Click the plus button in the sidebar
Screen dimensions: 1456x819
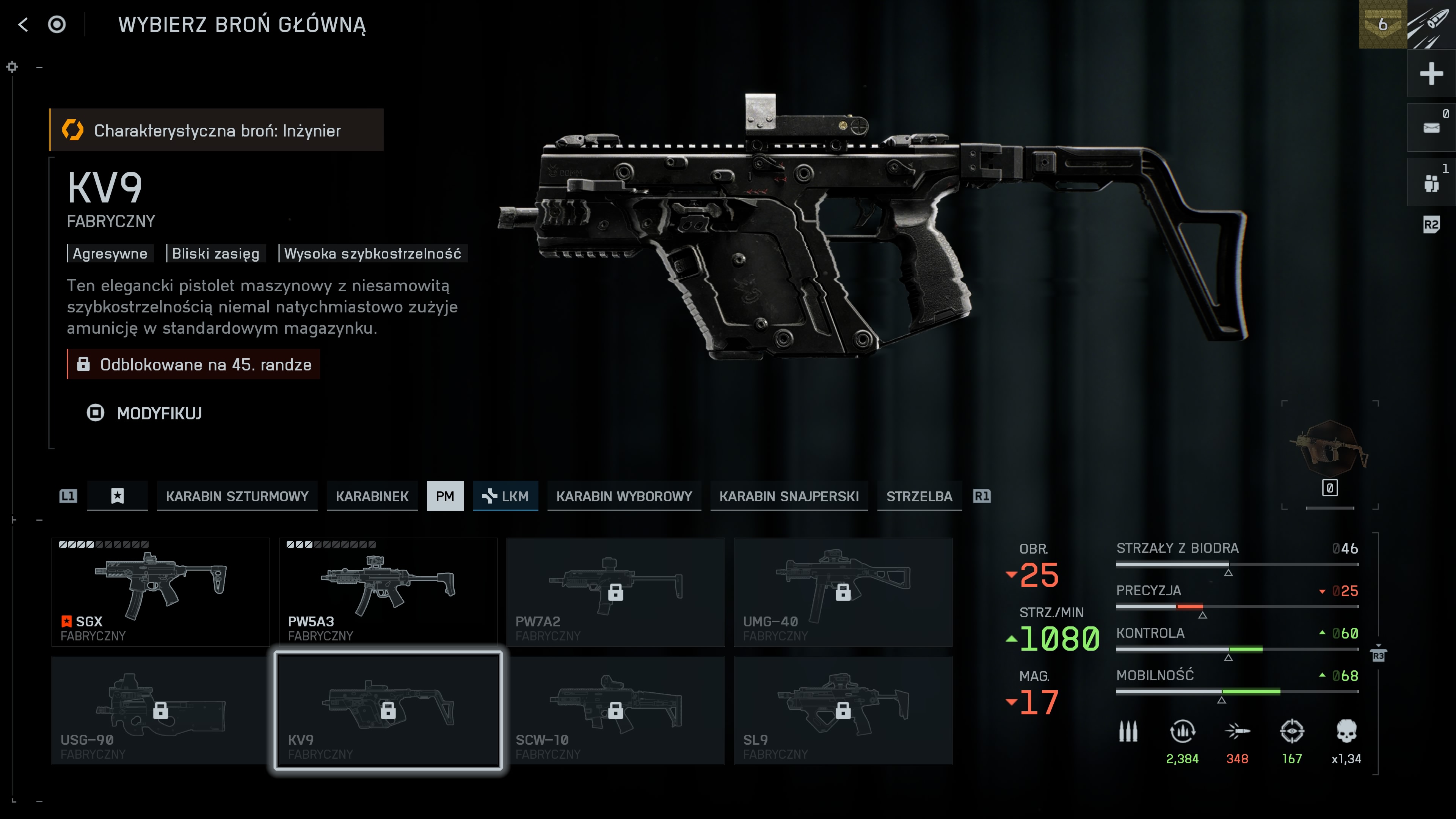click(1431, 74)
